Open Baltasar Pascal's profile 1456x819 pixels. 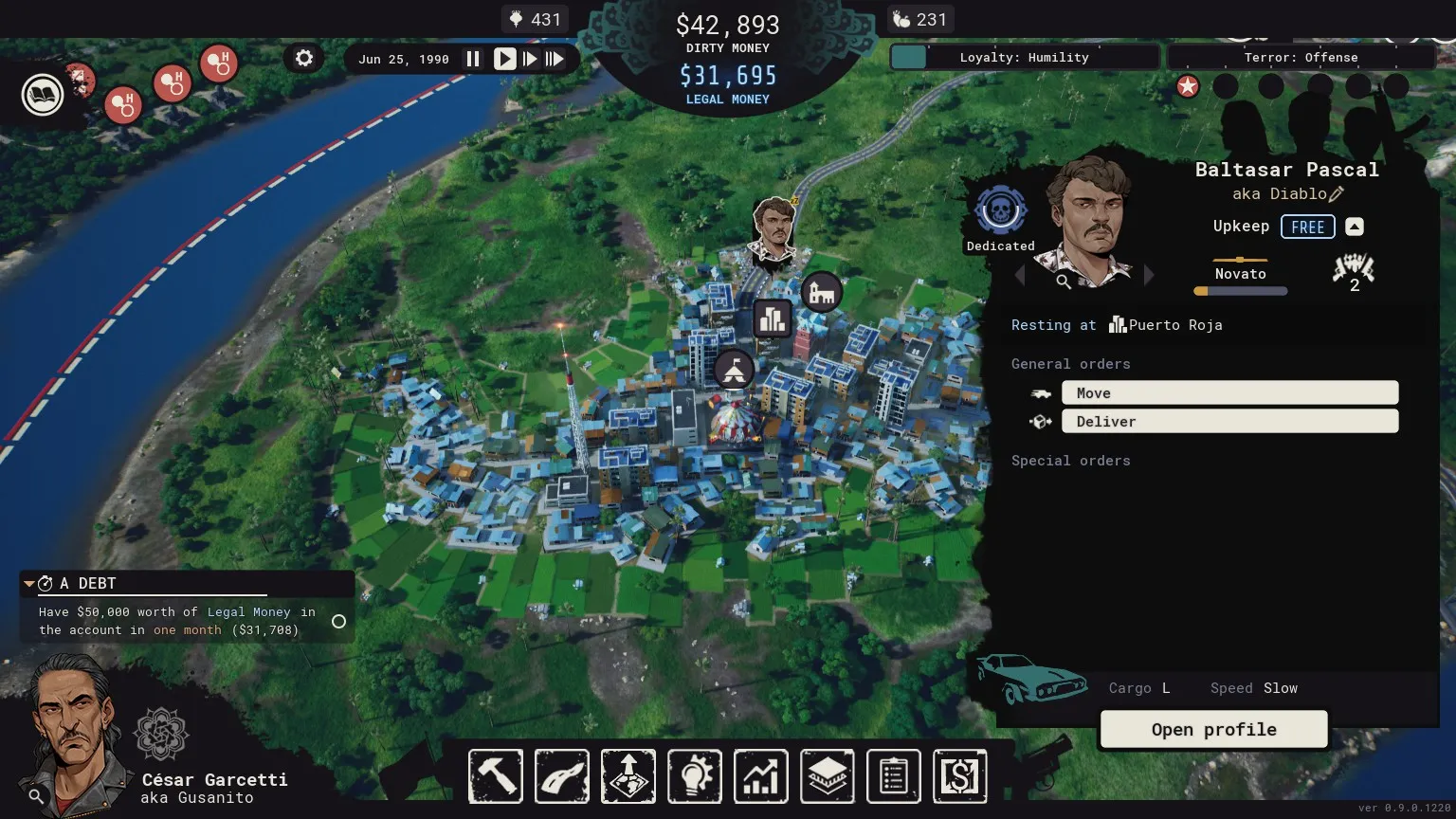point(1213,729)
